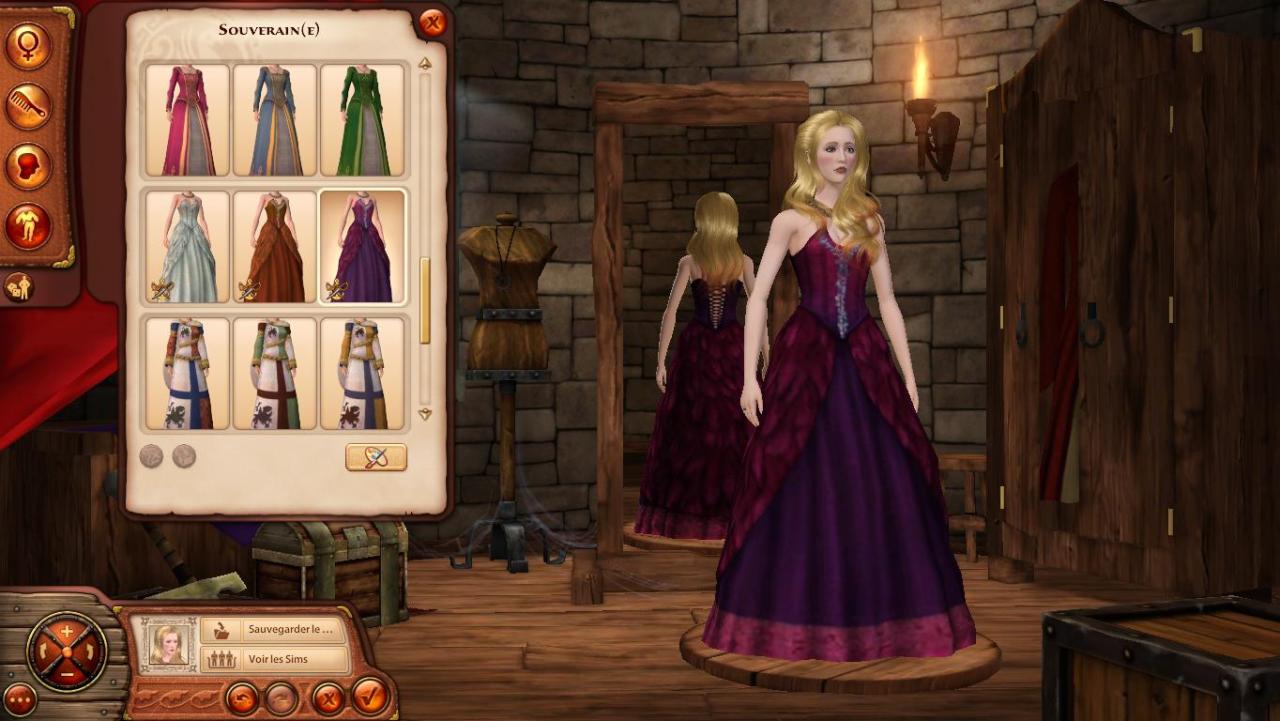Click the dice randomize Sim button

[18, 287]
